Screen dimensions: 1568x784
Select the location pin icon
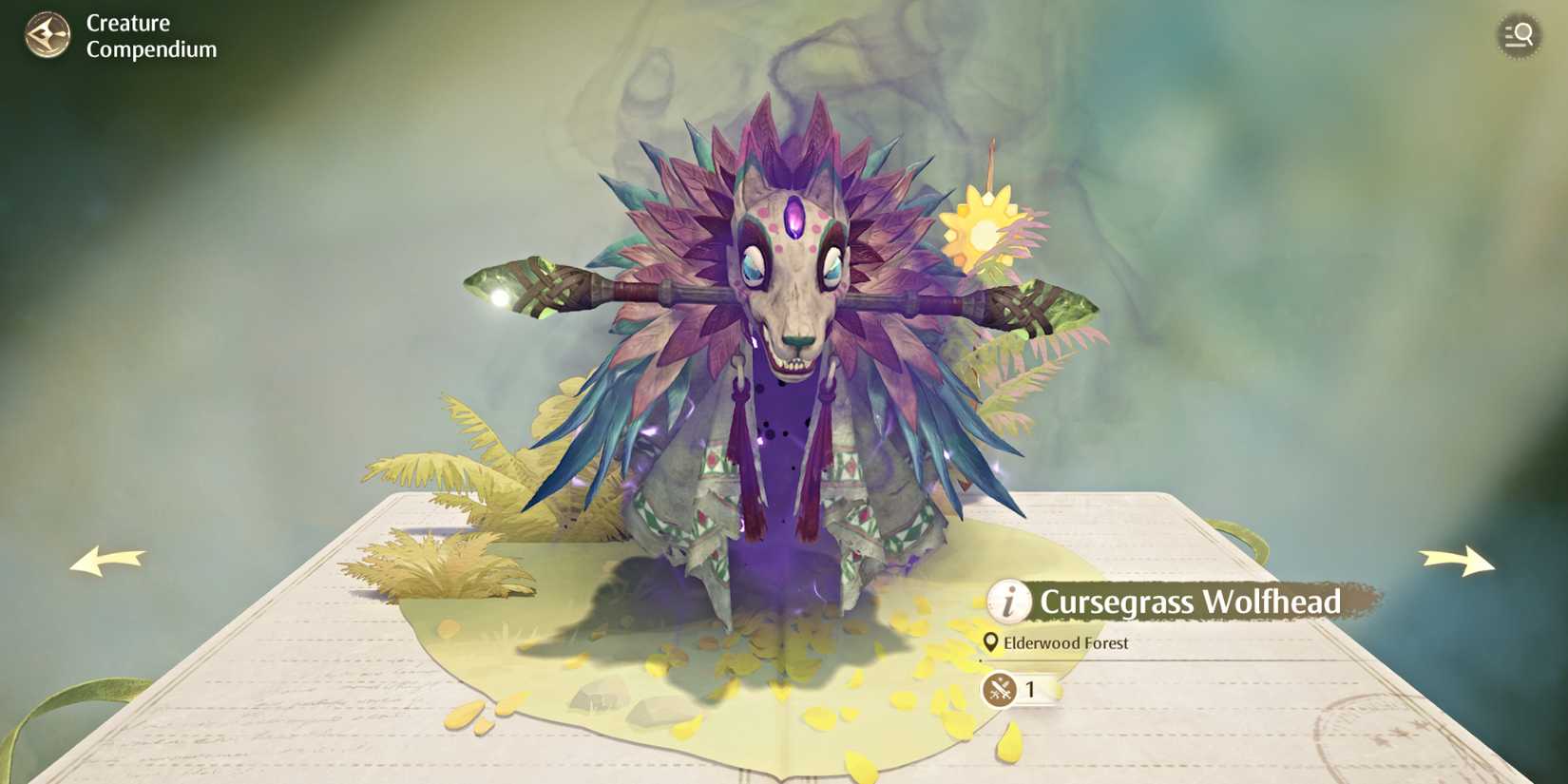coord(991,642)
